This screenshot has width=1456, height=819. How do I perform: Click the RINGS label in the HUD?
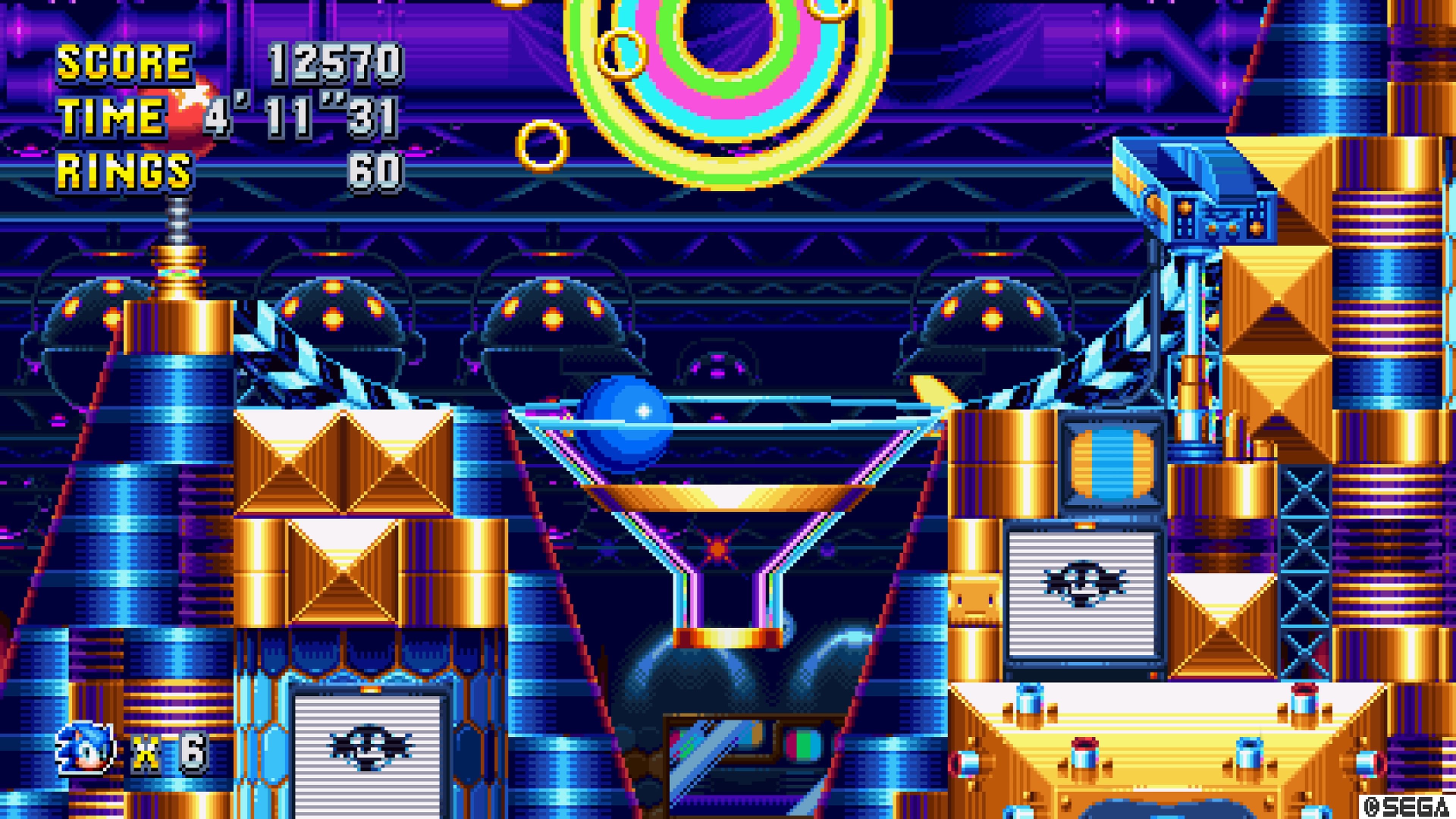pyautogui.click(x=124, y=169)
